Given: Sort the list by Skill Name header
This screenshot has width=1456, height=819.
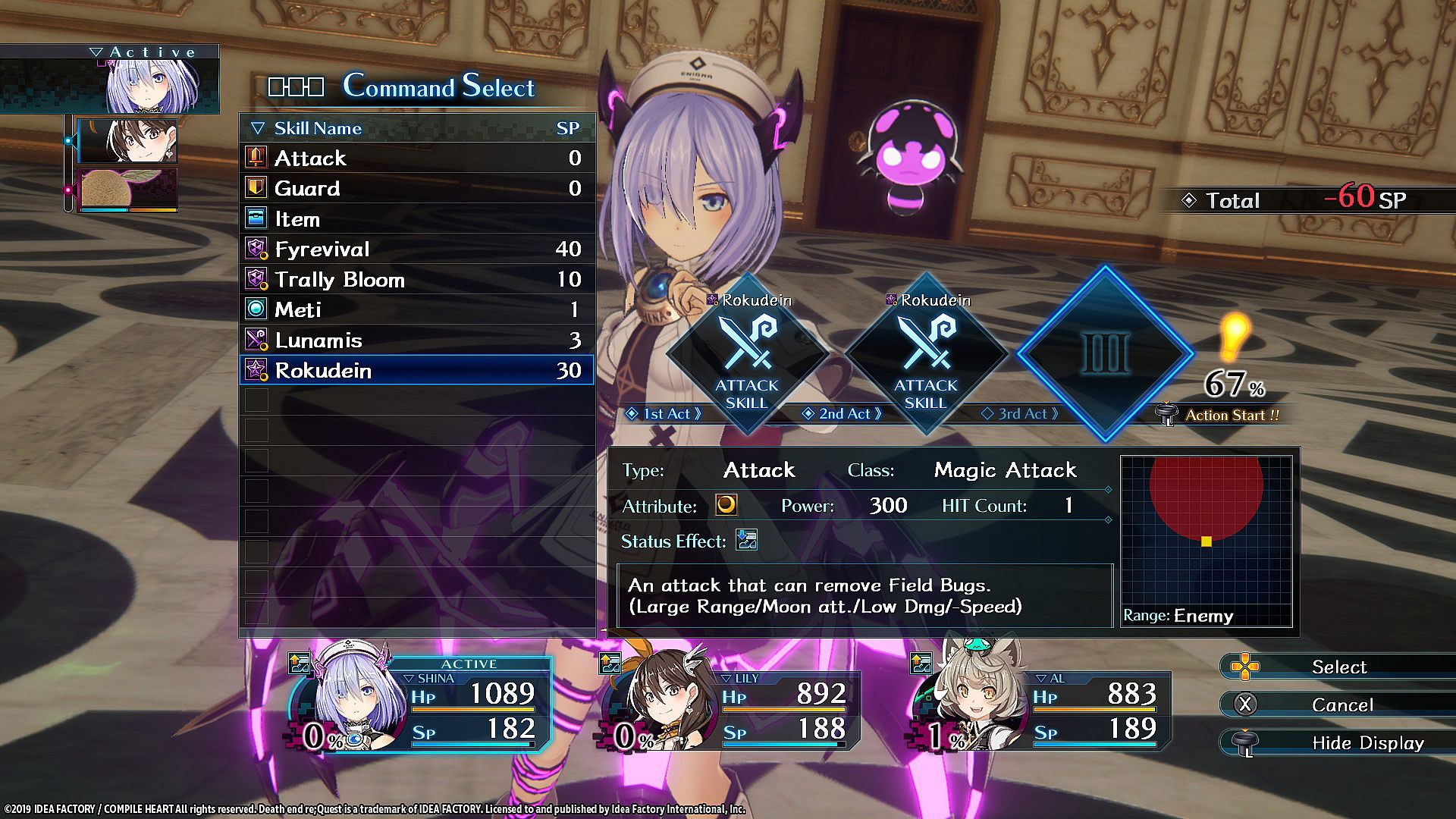Looking at the screenshot, I should (x=317, y=128).
